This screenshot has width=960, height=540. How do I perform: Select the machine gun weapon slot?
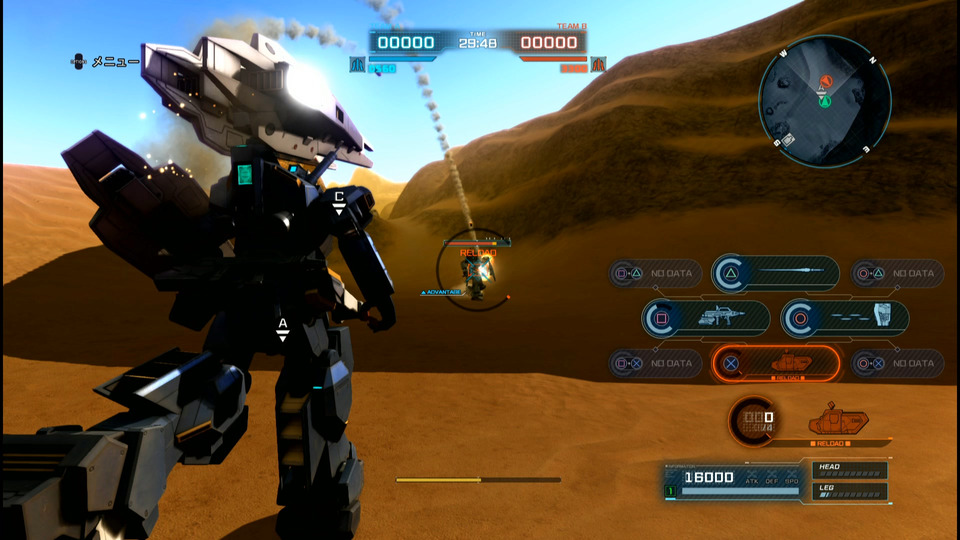(707, 318)
